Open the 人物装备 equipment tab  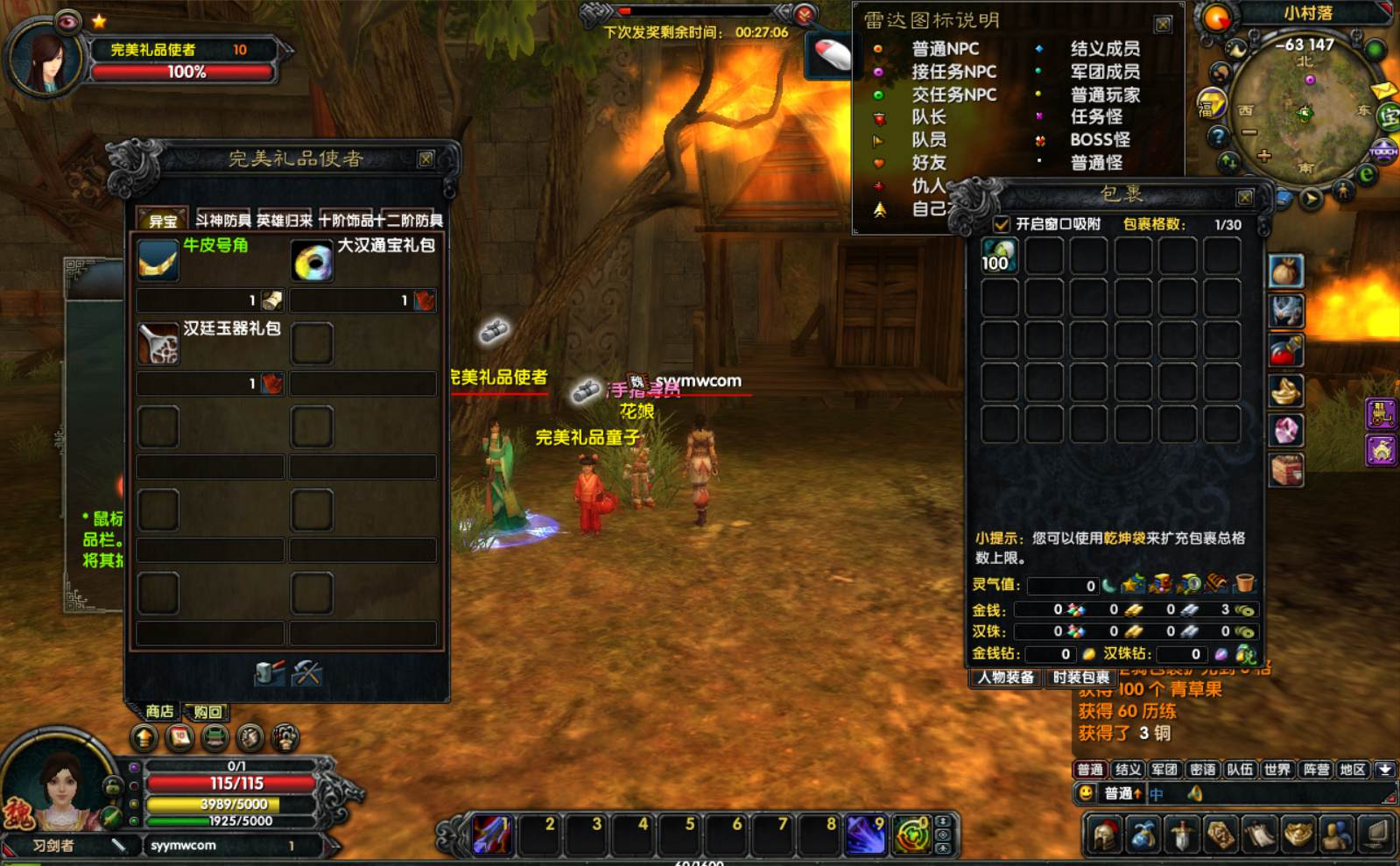click(1006, 677)
